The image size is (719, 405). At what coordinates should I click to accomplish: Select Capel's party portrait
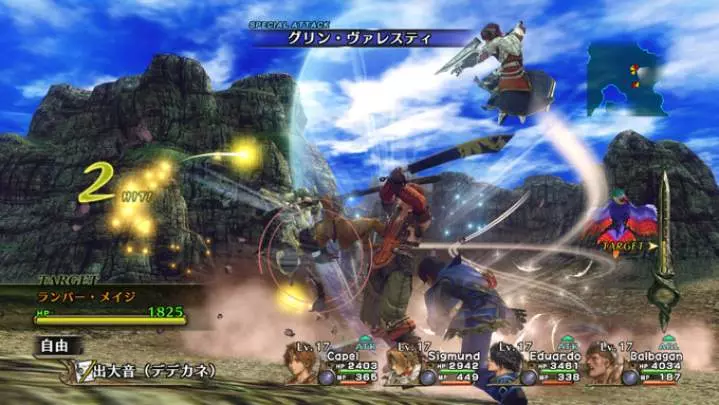click(x=302, y=363)
